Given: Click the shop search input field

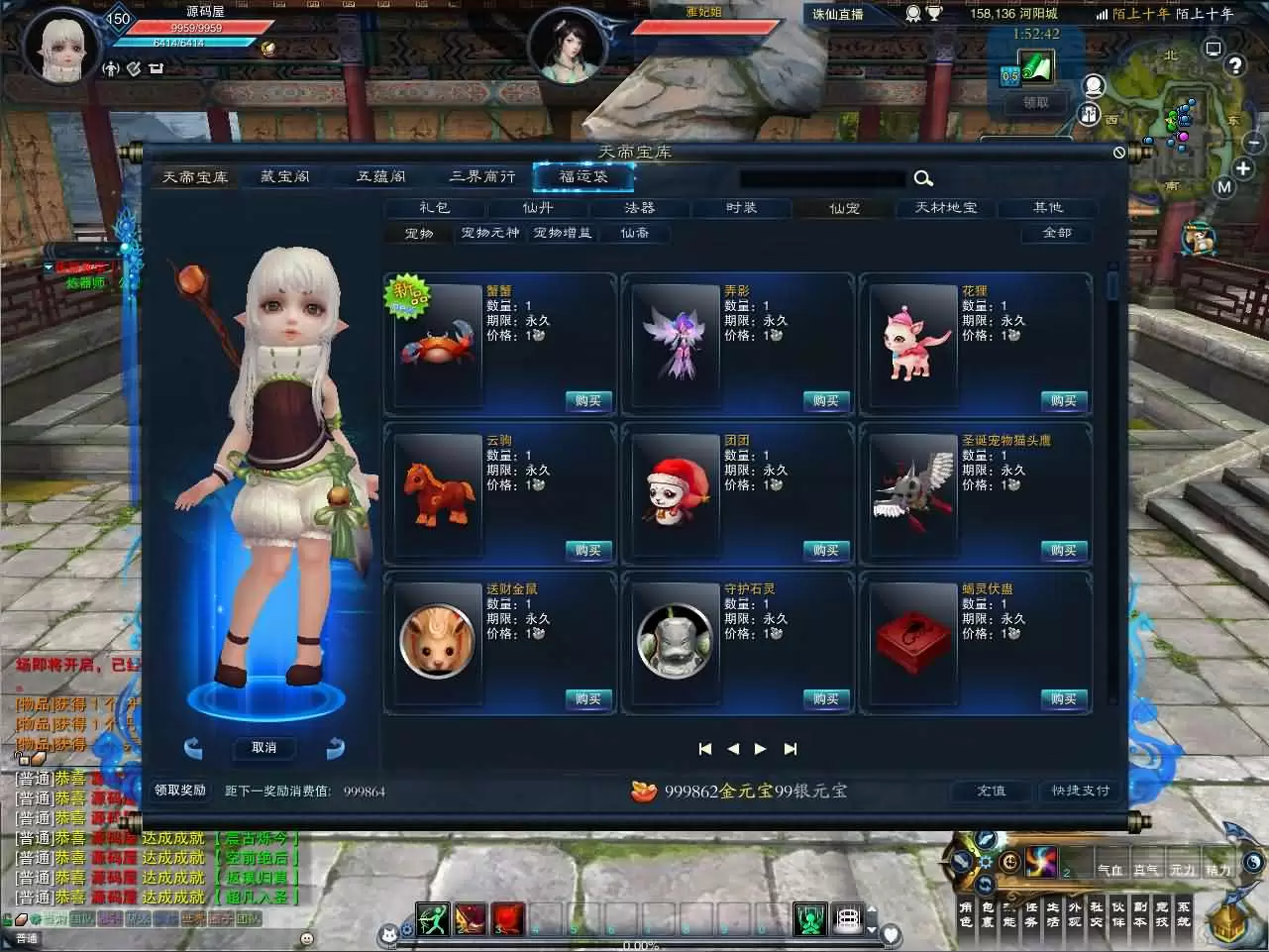Looking at the screenshot, I should point(822,178).
